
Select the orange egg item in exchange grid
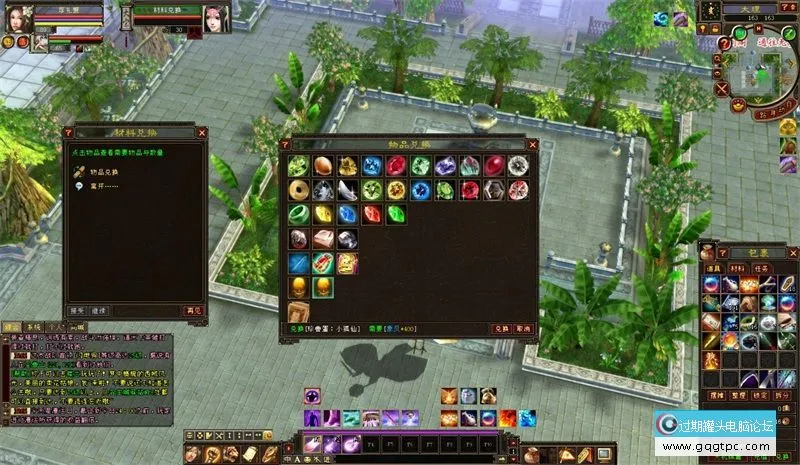[x=322, y=166]
